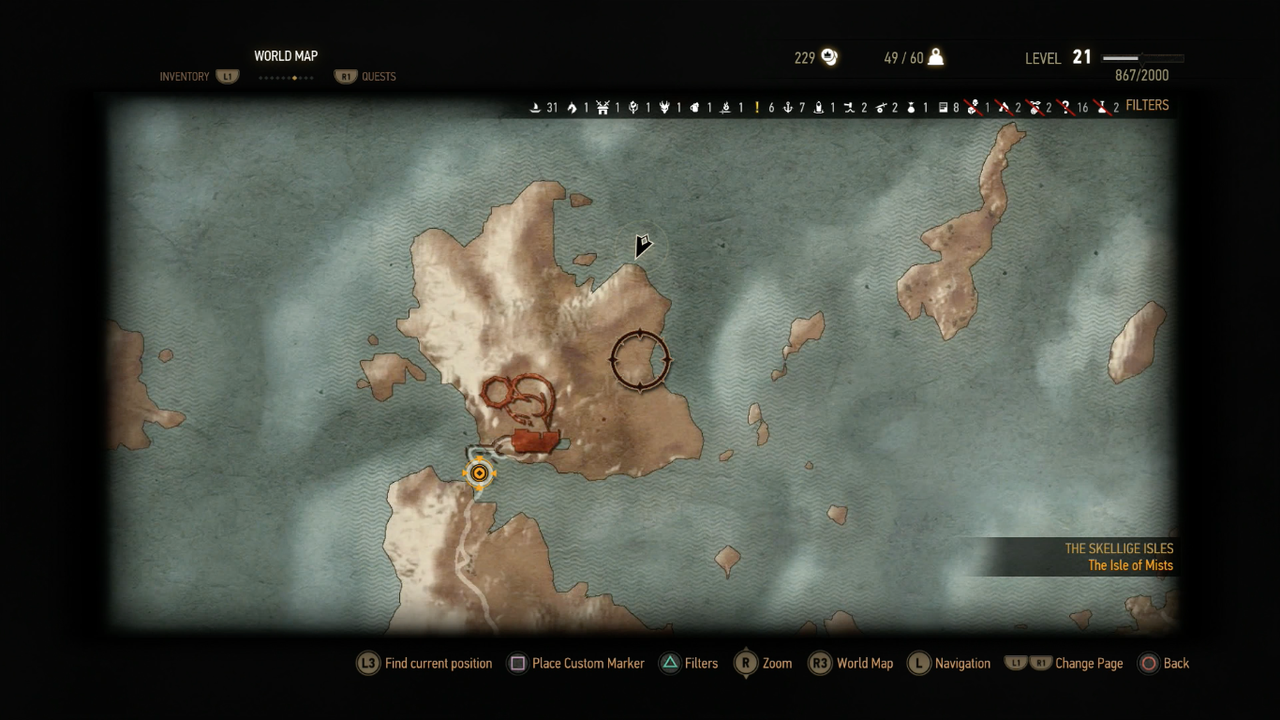The width and height of the screenshot is (1280, 720).
Task: Click the crown currency icon in top bar
Action: coord(829,57)
